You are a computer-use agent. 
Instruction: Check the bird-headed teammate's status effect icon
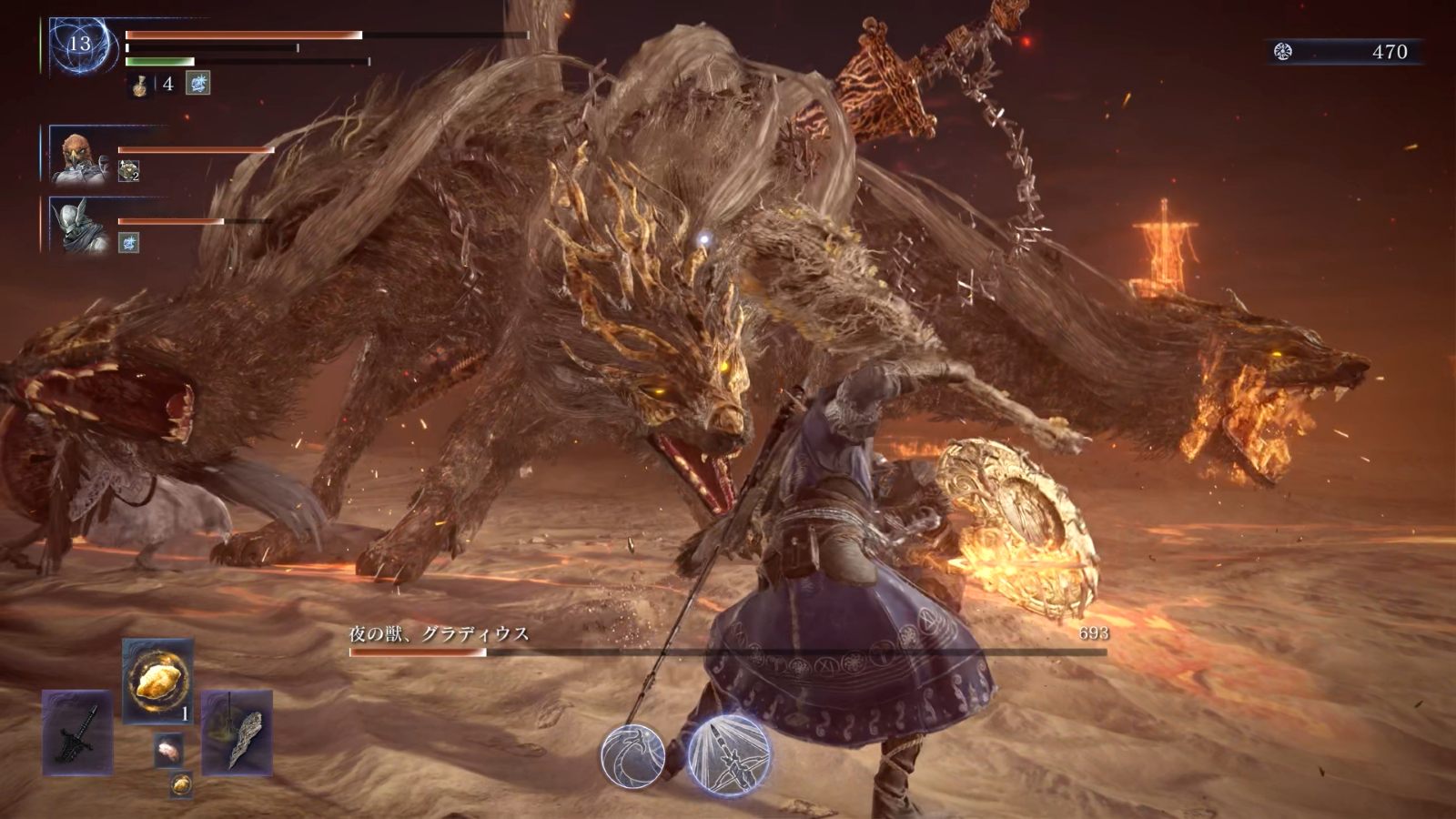[128, 171]
